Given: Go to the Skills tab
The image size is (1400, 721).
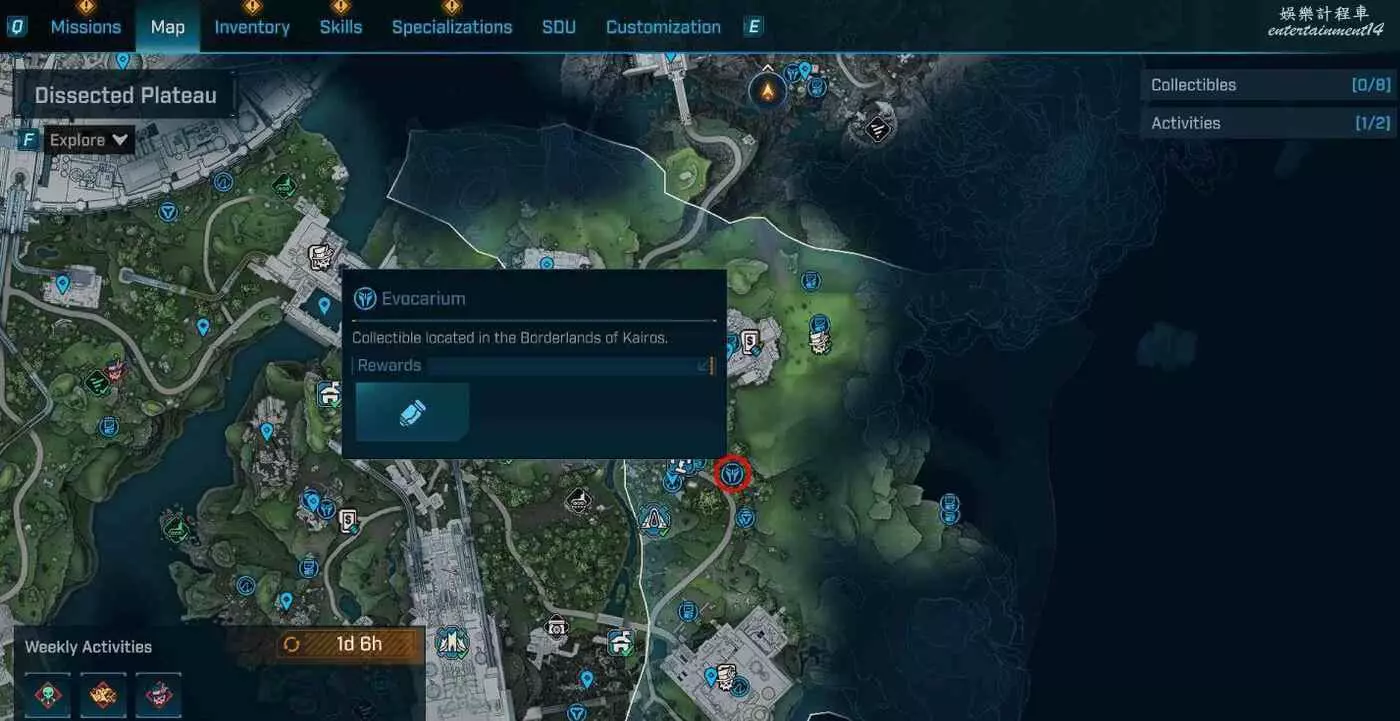Looking at the screenshot, I should pyautogui.click(x=341, y=27).
